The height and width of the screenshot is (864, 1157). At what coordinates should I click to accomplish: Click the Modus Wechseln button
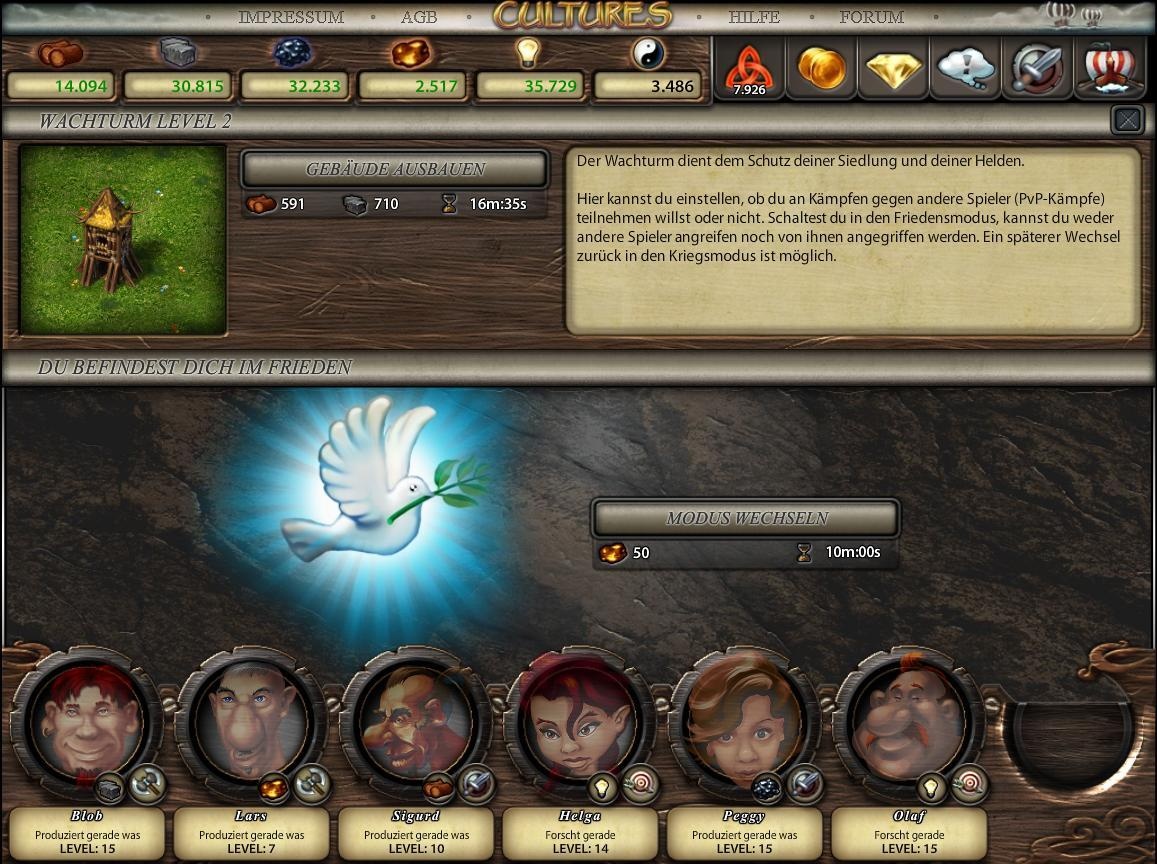pos(746,518)
